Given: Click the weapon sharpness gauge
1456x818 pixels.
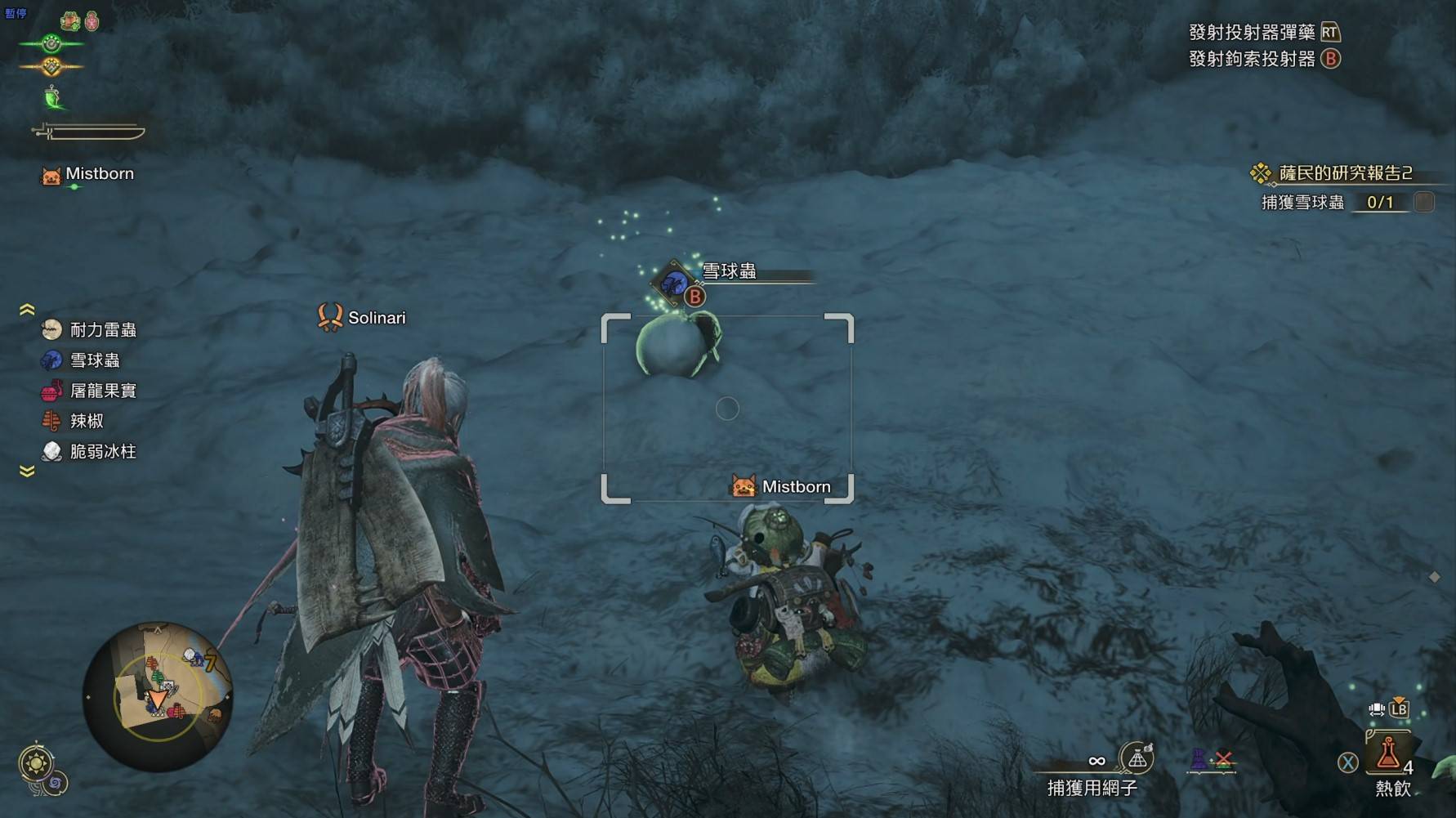Looking at the screenshot, I should click(x=88, y=132).
